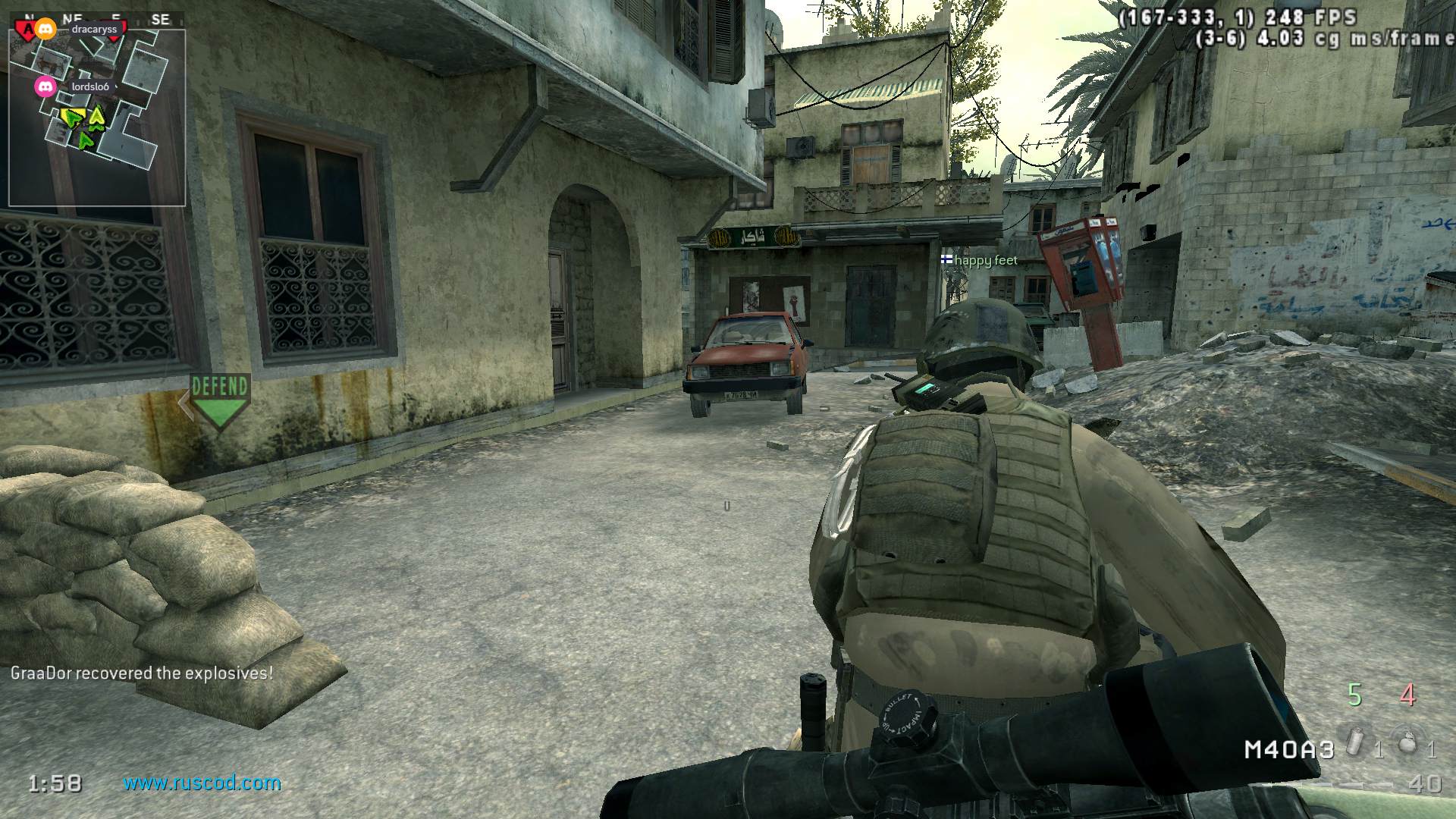Open lordslo6's pink Discord avatar
This screenshot has height=819, width=1456.
click(46, 86)
